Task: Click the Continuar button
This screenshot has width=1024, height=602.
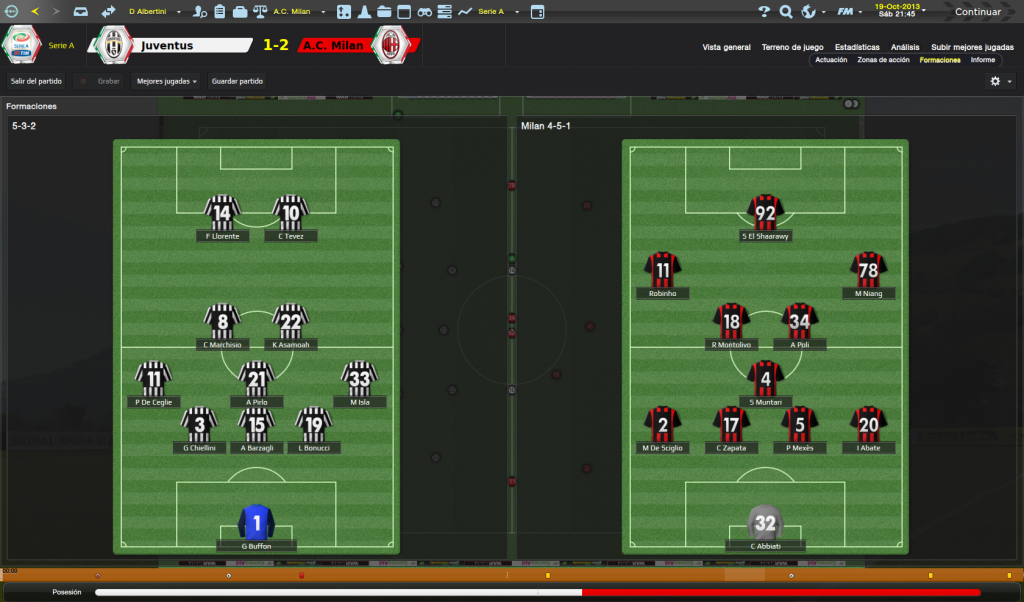Action: pos(977,12)
